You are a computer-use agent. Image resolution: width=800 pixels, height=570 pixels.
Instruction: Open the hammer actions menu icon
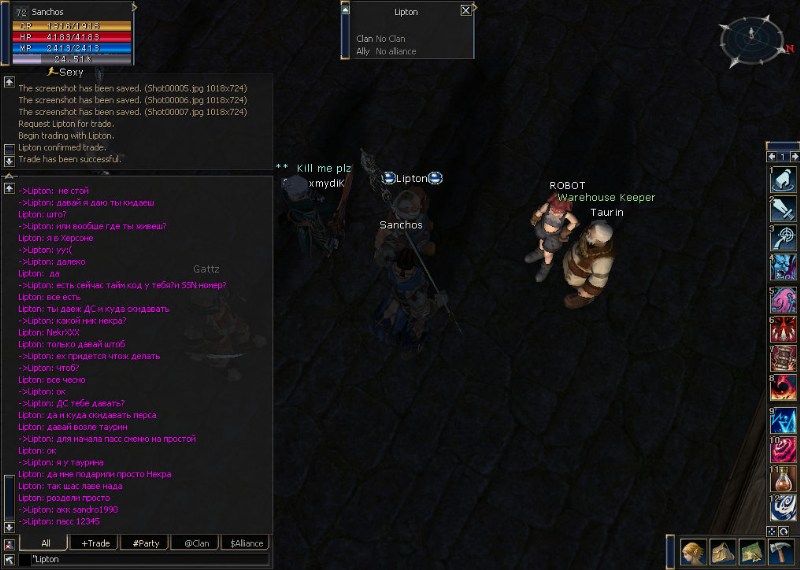779,553
